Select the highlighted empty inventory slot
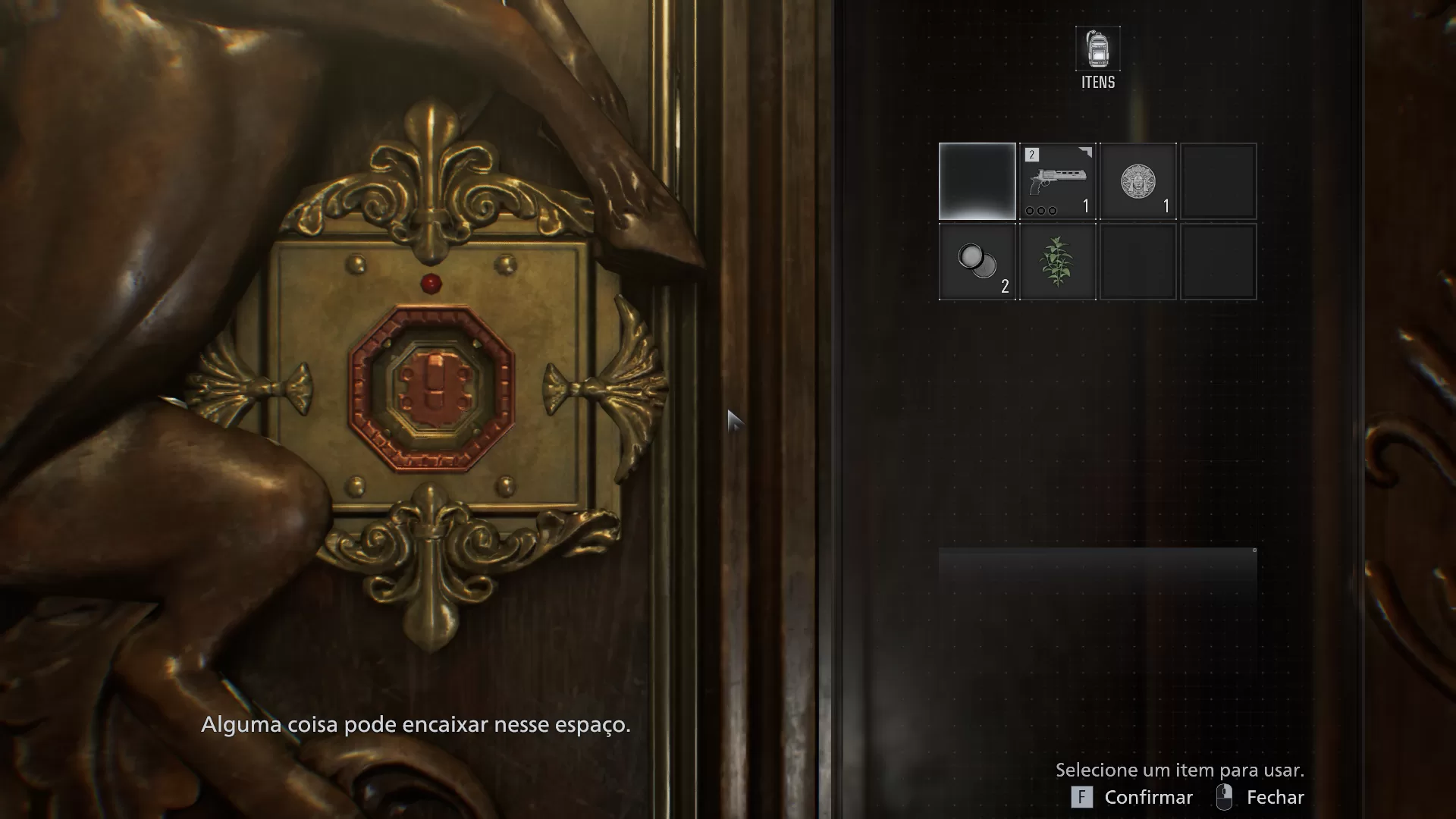The image size is (1456, 819). 977,180
